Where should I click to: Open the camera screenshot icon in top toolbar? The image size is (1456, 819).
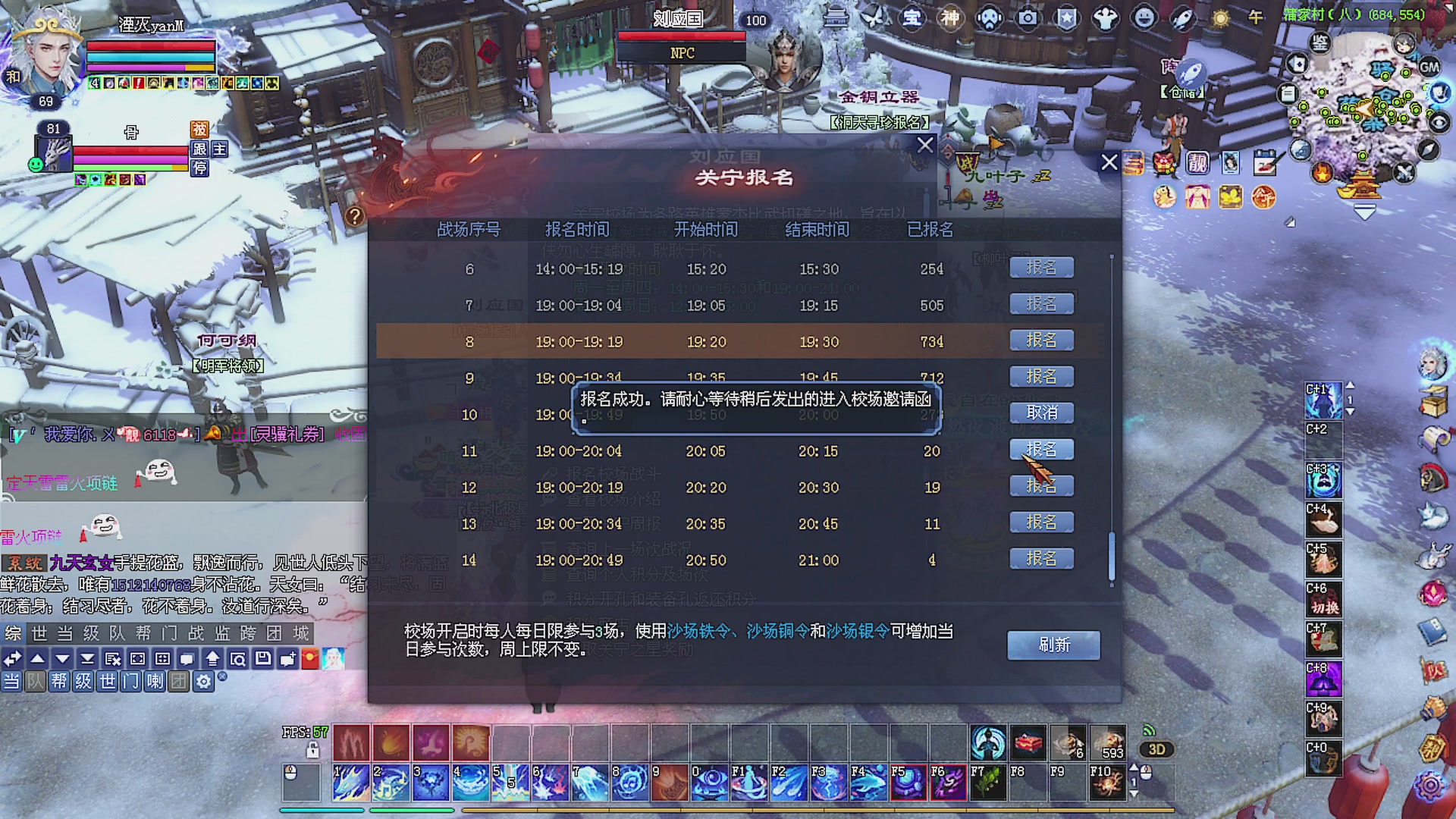tap(1028, 18)
